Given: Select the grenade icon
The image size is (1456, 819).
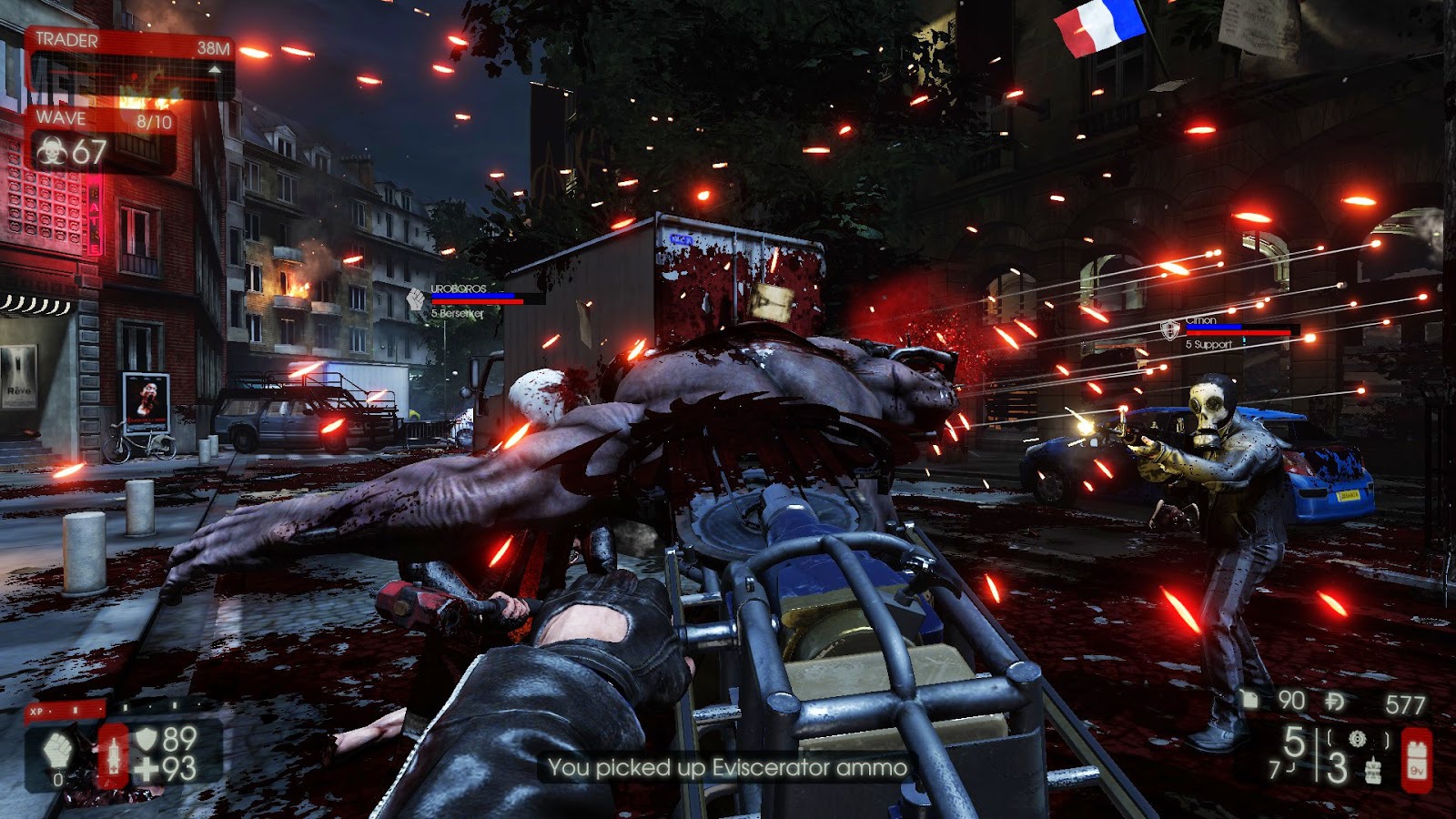Looking at the screenshot, I should tap(1373, 771).
